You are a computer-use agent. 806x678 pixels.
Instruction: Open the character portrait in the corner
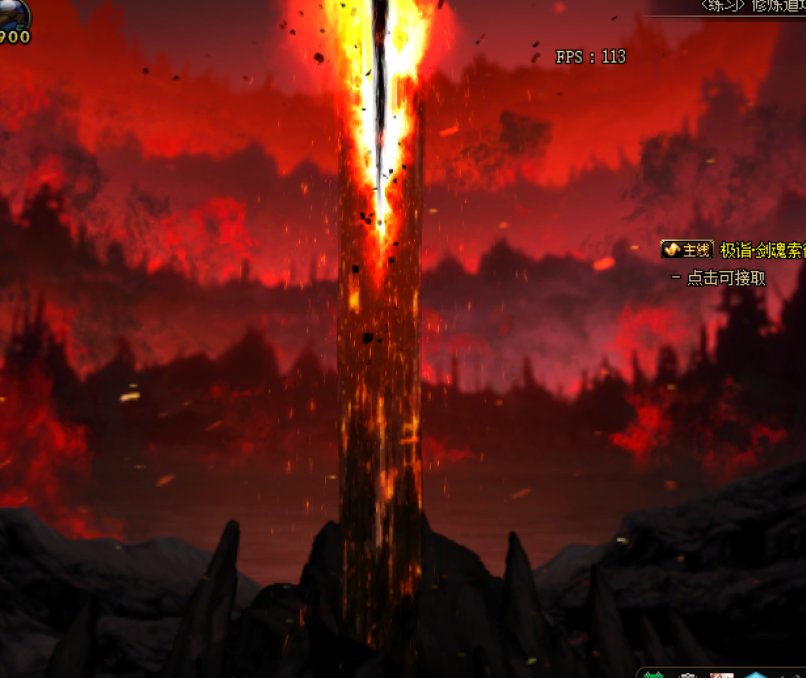[x=12, y=14]
